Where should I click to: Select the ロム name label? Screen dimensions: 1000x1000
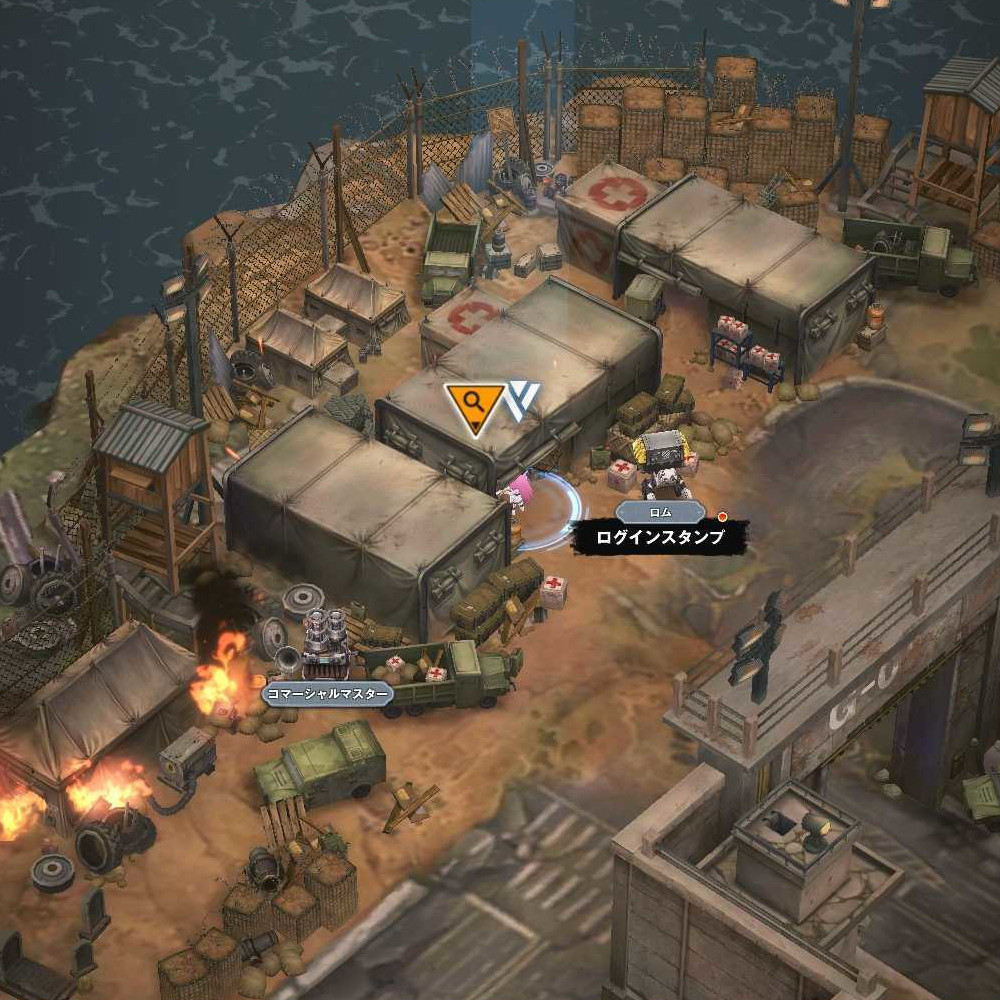658,512
